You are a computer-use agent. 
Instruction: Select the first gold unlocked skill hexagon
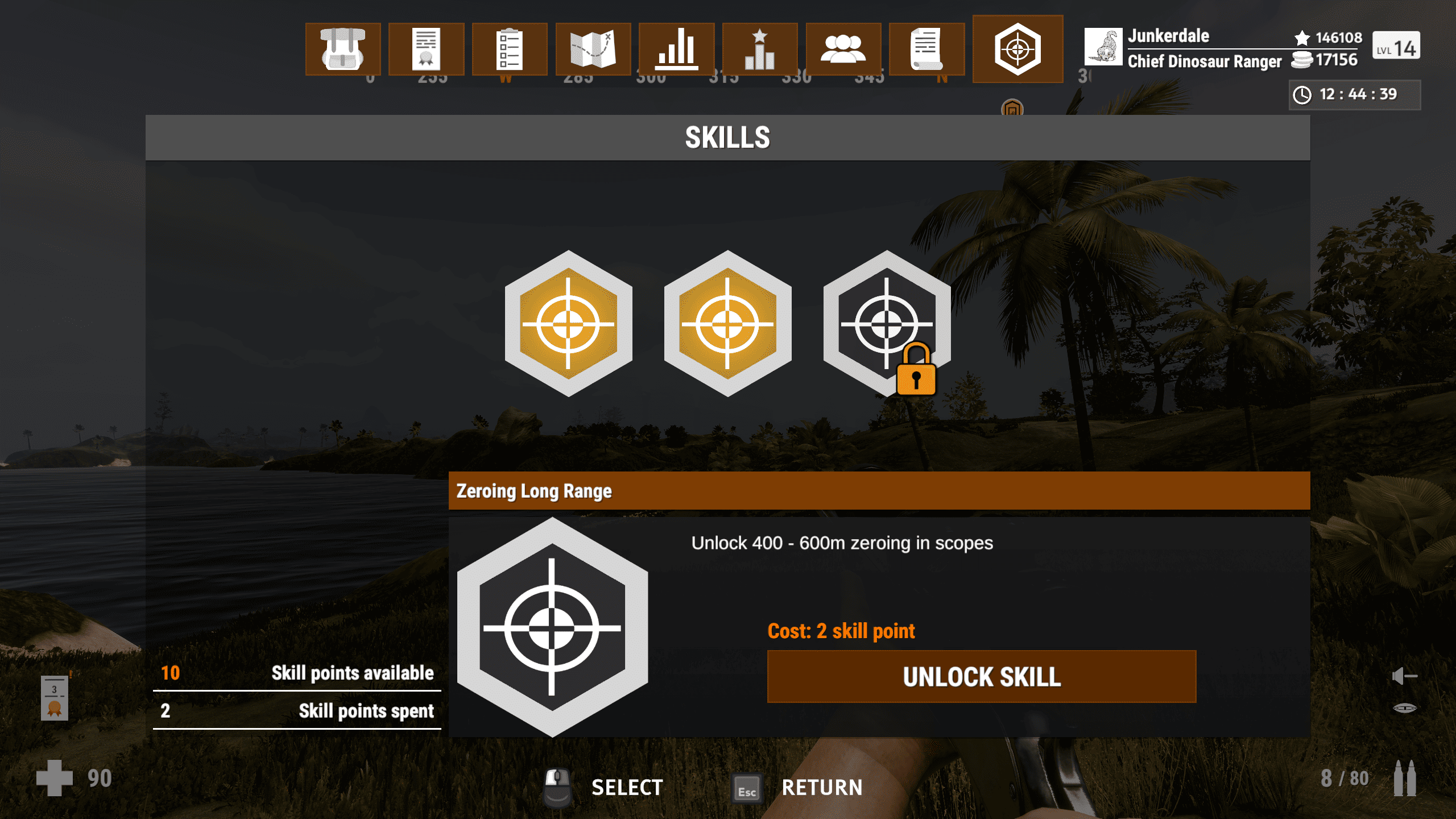pyautogui.click(x=568, y=324)
